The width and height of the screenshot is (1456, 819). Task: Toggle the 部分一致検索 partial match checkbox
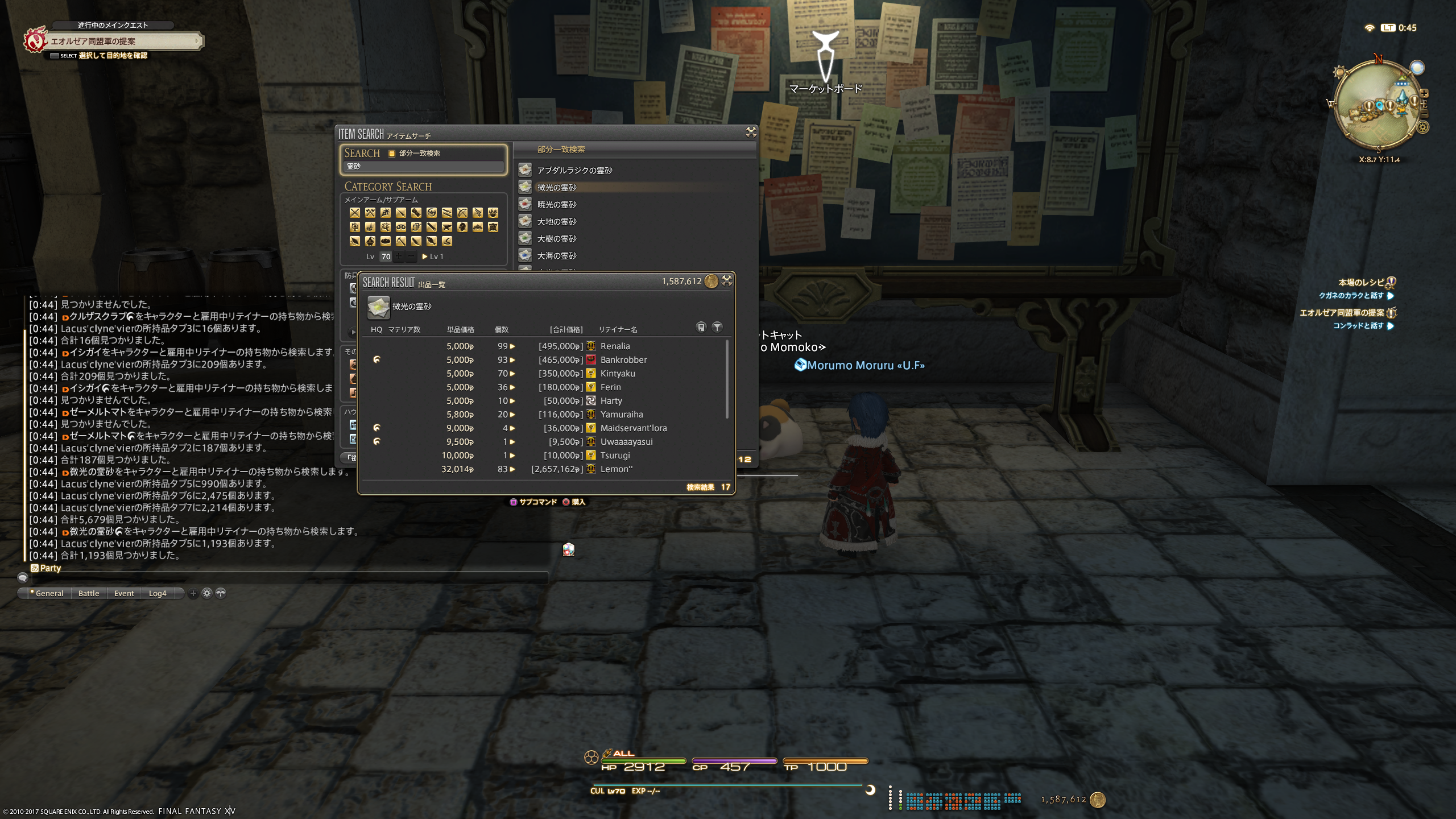pos(392,154)
